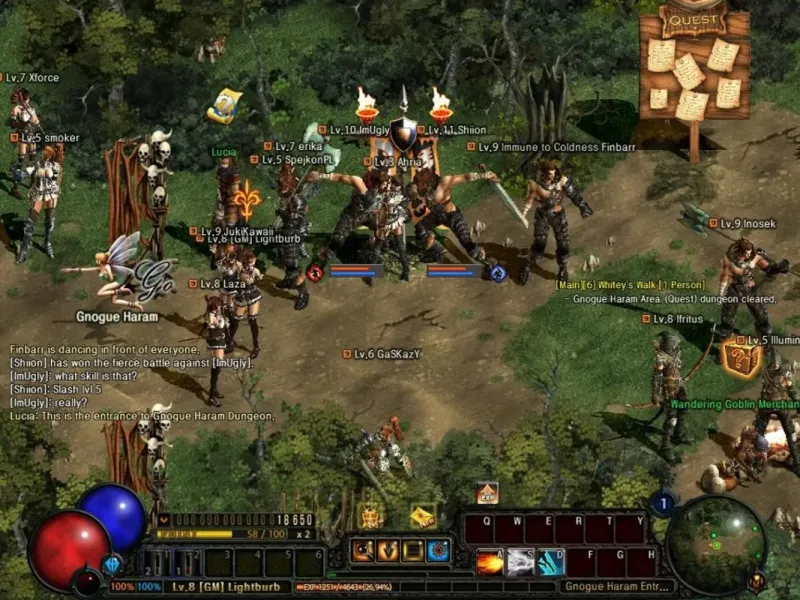Open the new mail envelope notification

click(x=423, y=516)
